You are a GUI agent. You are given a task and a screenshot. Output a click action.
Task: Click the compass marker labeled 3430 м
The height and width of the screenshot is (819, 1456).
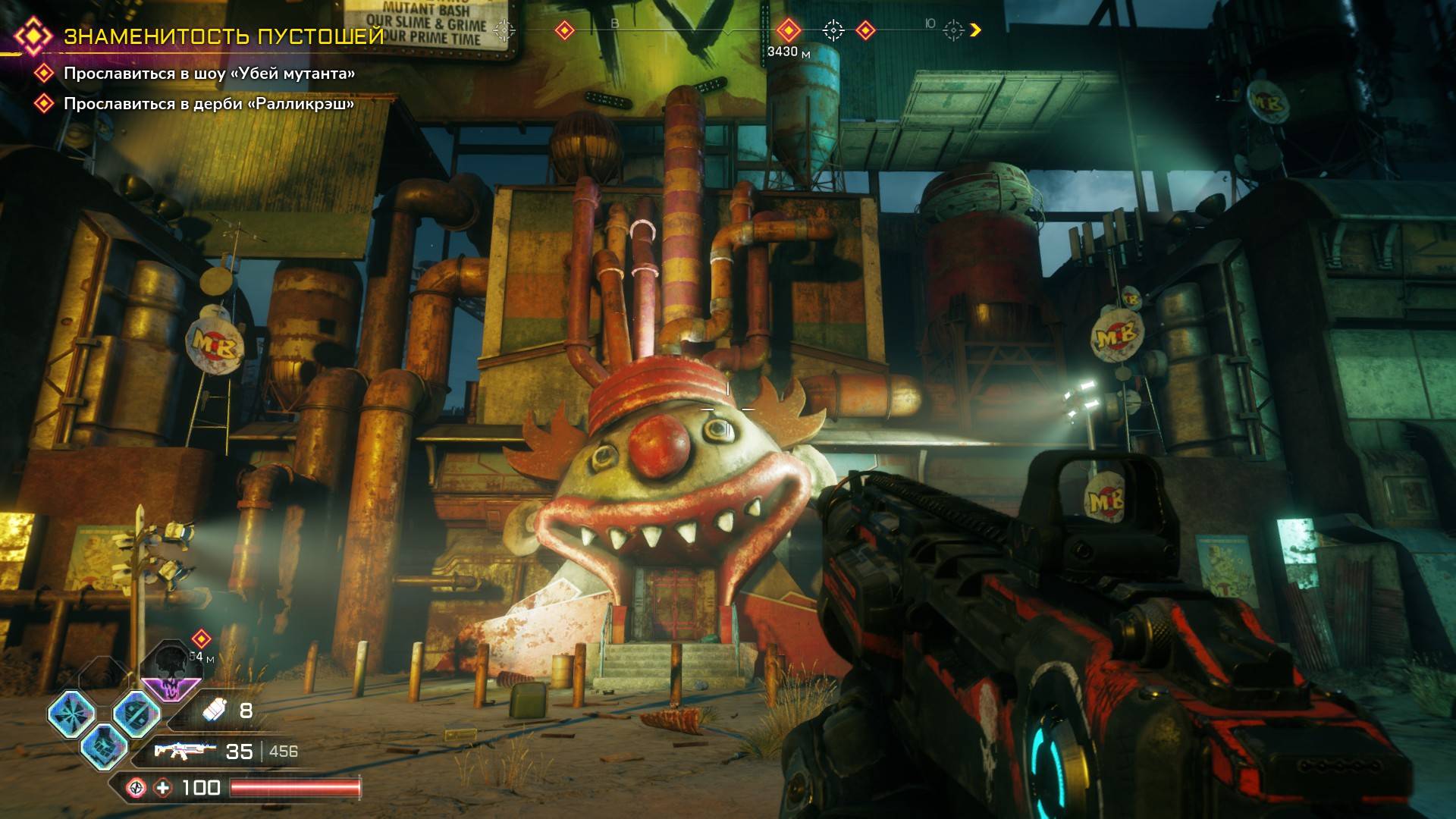tap(789, 30)
